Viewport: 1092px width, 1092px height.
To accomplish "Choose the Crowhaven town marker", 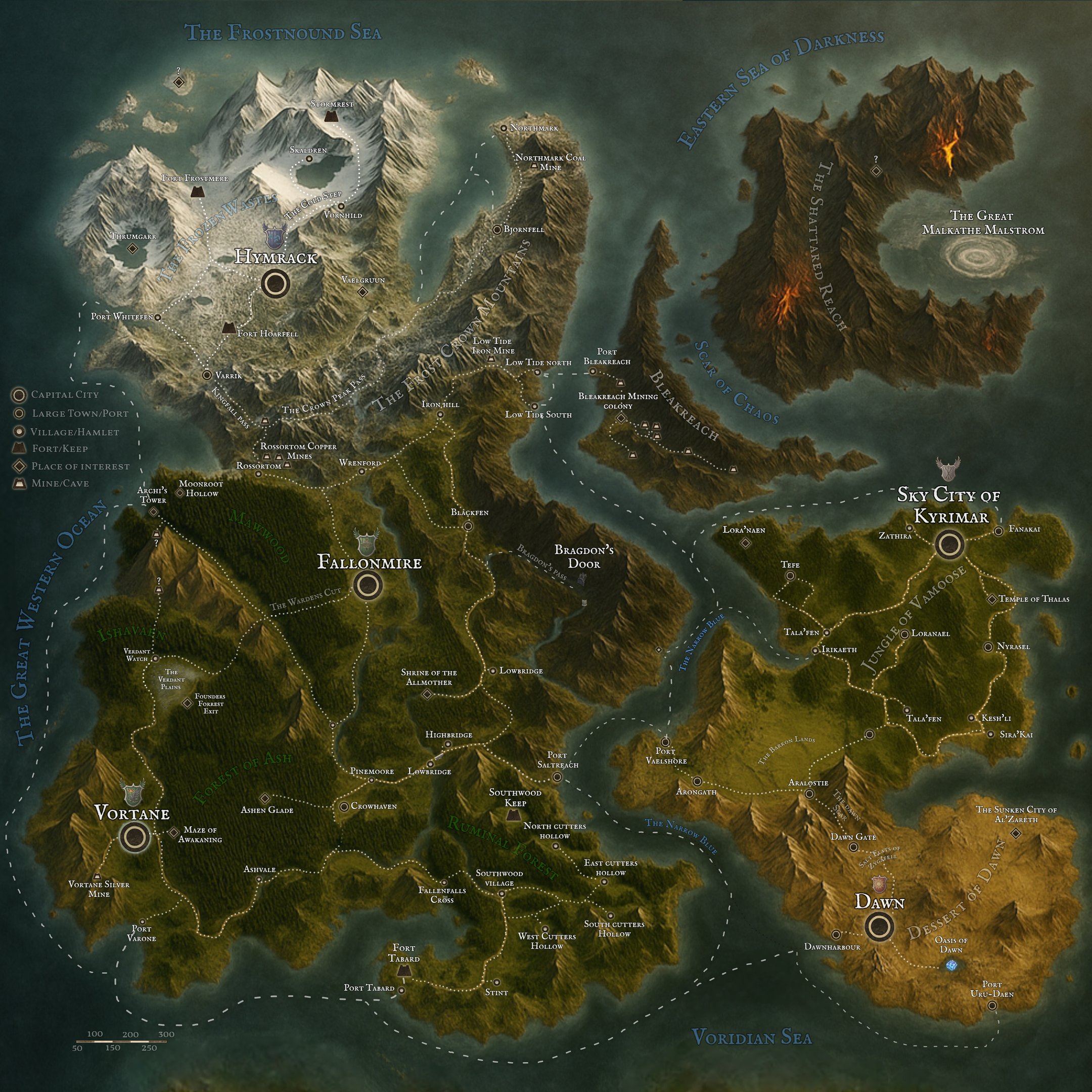I will coord(344,806).
